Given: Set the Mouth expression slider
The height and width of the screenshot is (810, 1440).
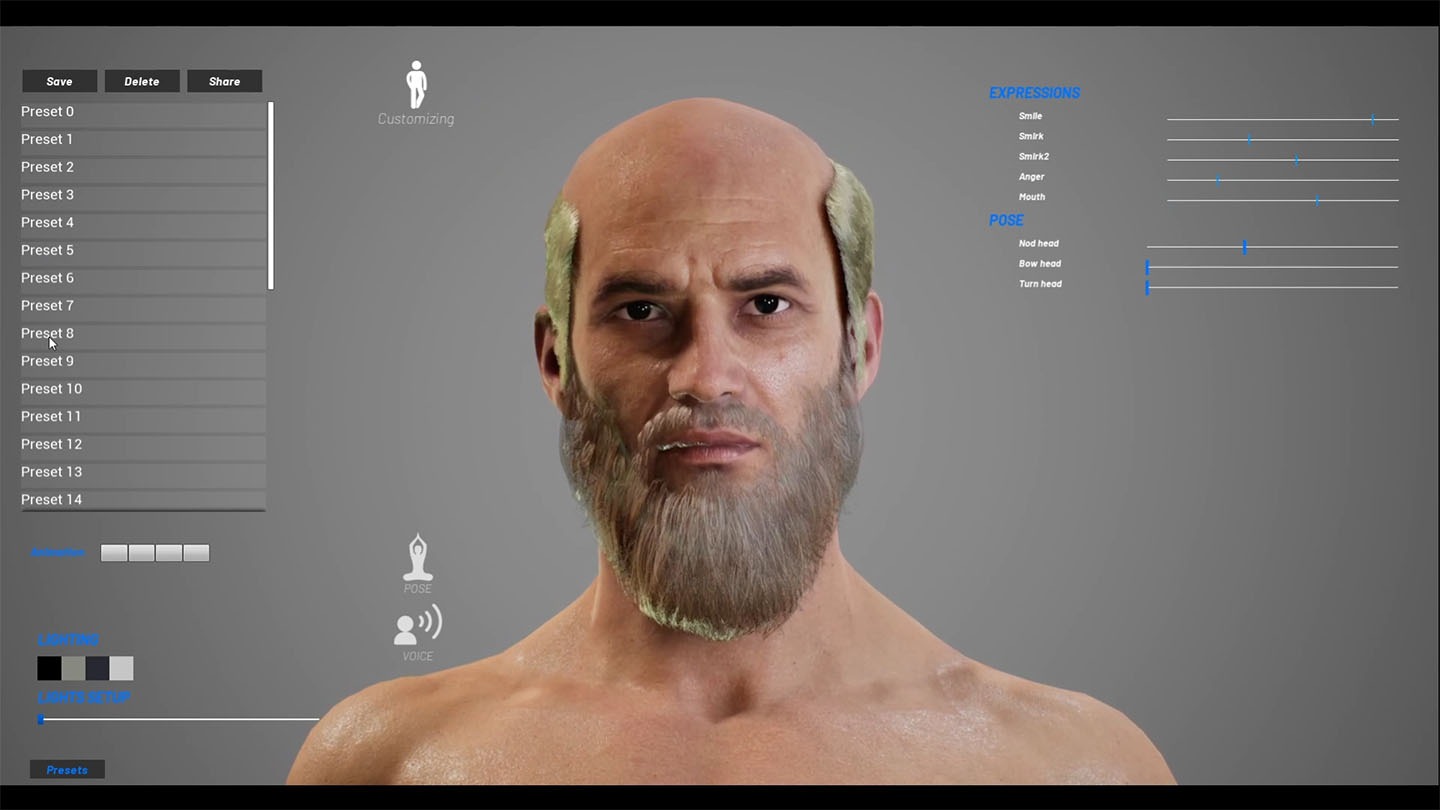Looking at the screenshot, I should pyautogui.click(x=1317, y=201).
